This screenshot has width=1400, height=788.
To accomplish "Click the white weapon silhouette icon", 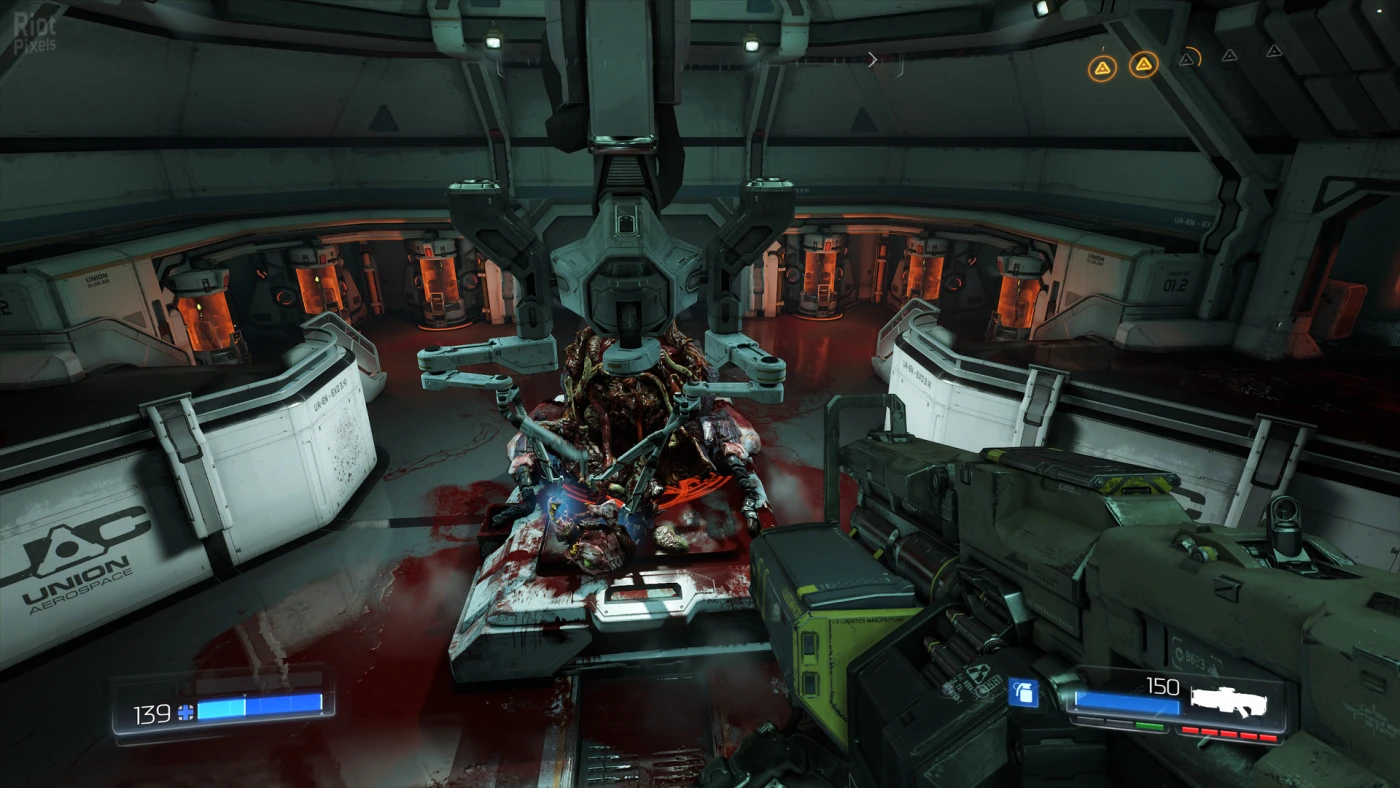I will click(1228, 701).
